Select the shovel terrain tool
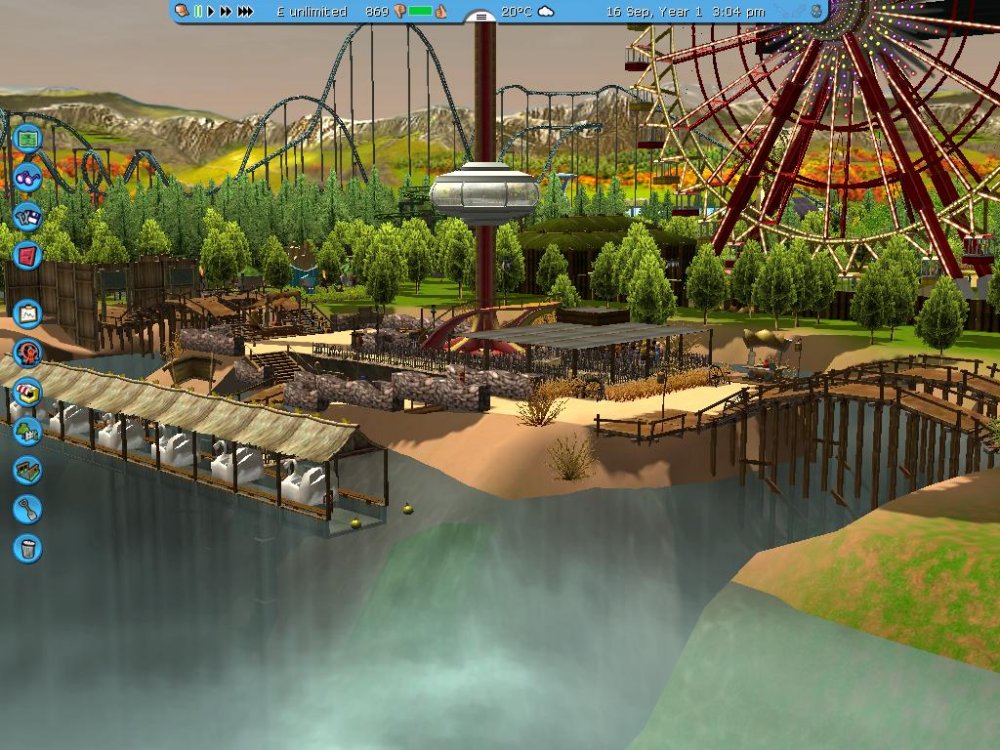1000x750 pixels. click(x=27, y=509)
